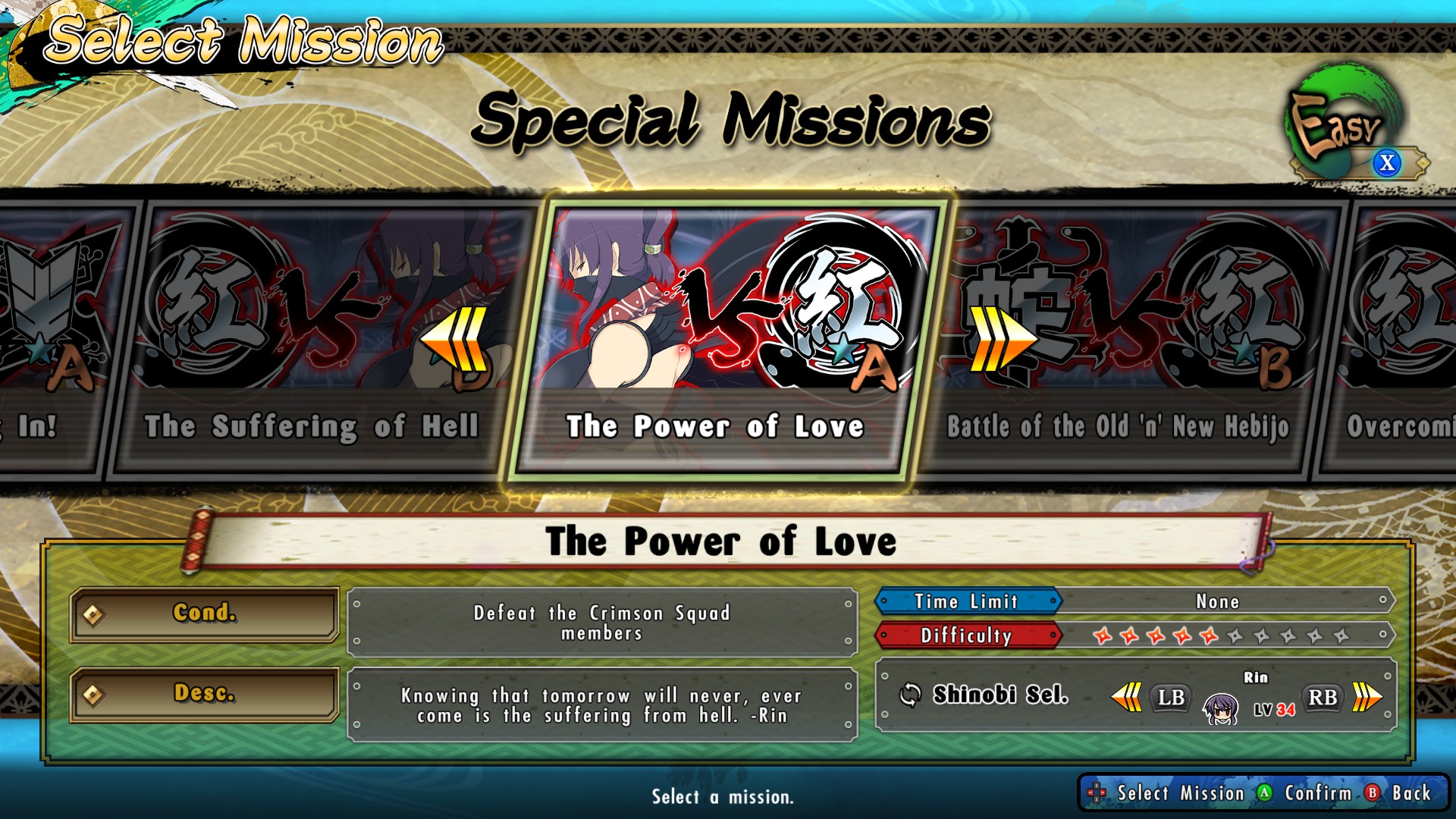The height and width of the screenshot is (819, 1456).
Task: Click the Select Mission header banner
Action: click(x=243, y=39)
